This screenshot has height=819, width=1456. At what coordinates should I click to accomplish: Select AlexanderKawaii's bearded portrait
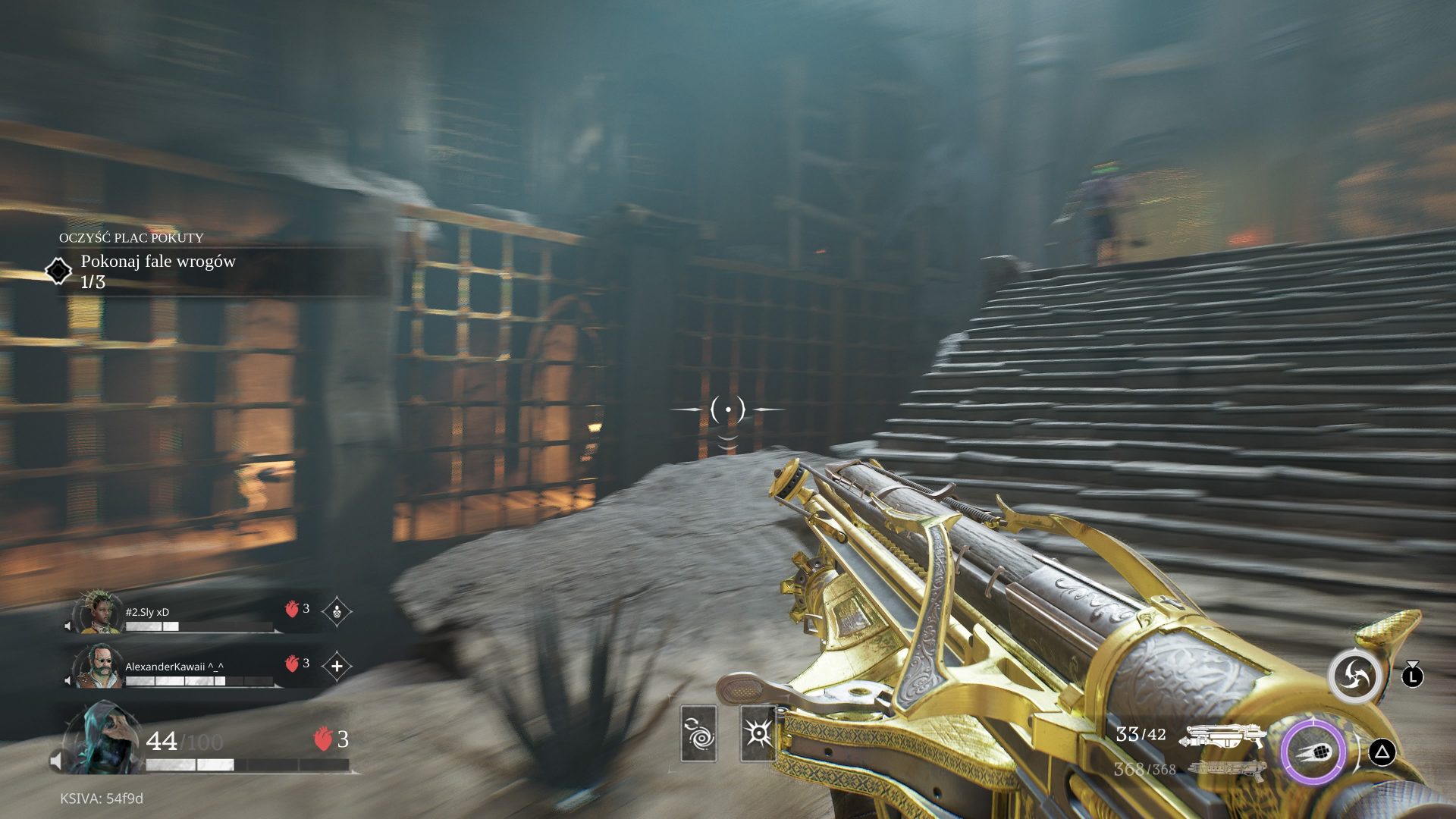[99, 667]
